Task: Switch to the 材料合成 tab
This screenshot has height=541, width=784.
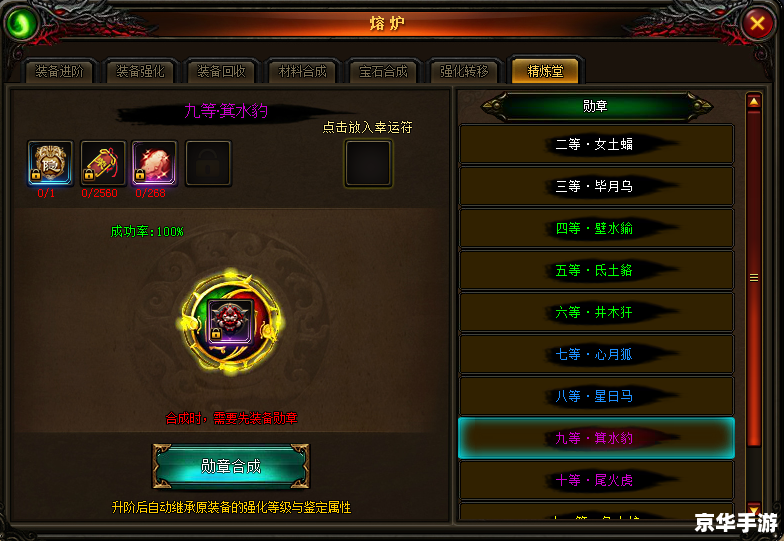Action: coord(303,71)
